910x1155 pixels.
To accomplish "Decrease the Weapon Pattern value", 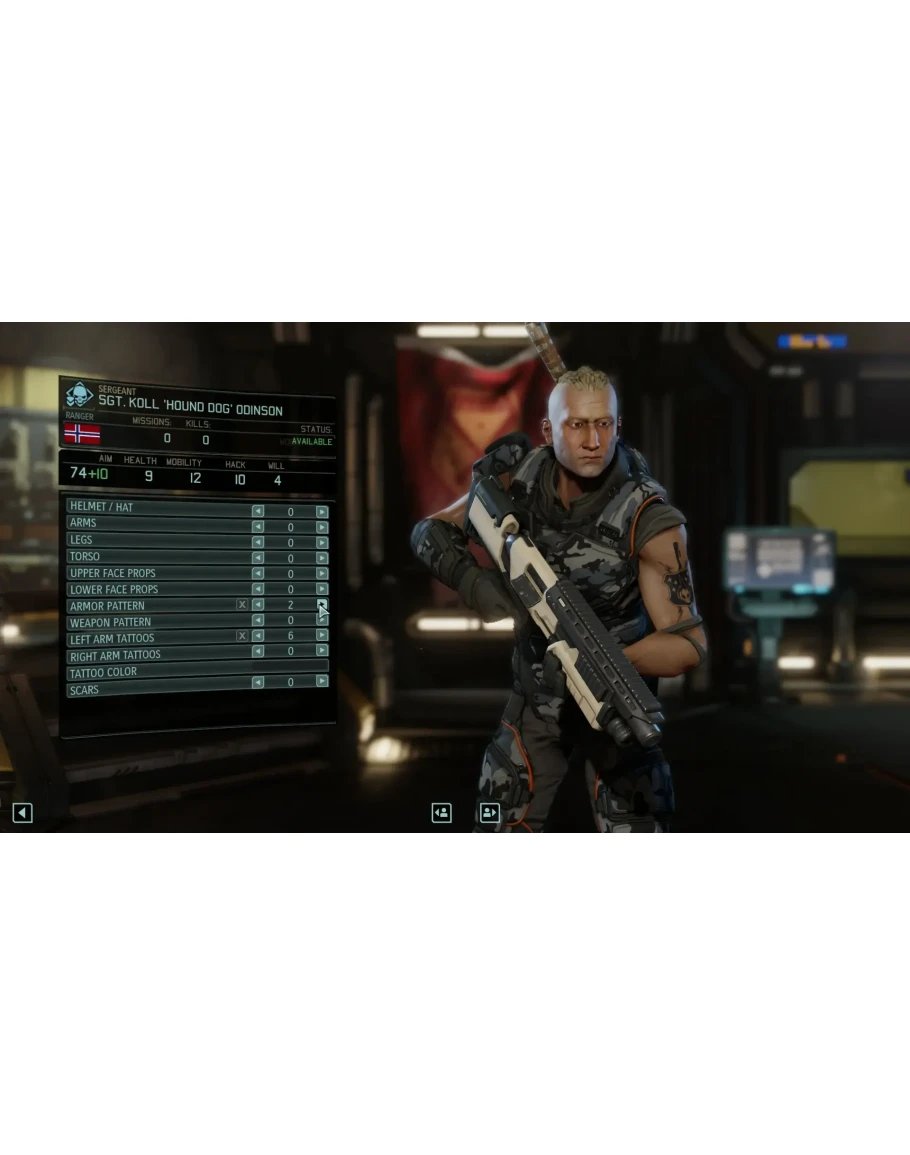I will pyautogui.click(x=258, y=621).
